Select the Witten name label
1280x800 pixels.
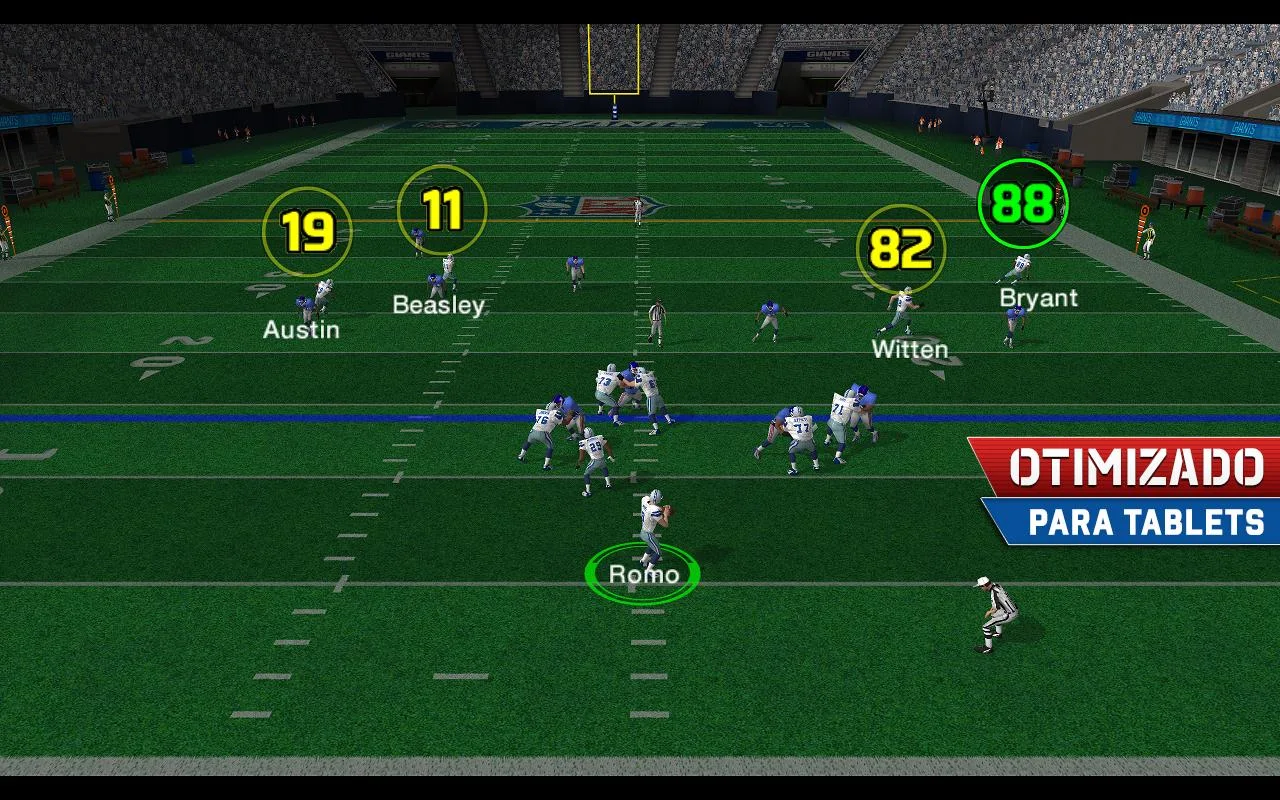point(909,348)
